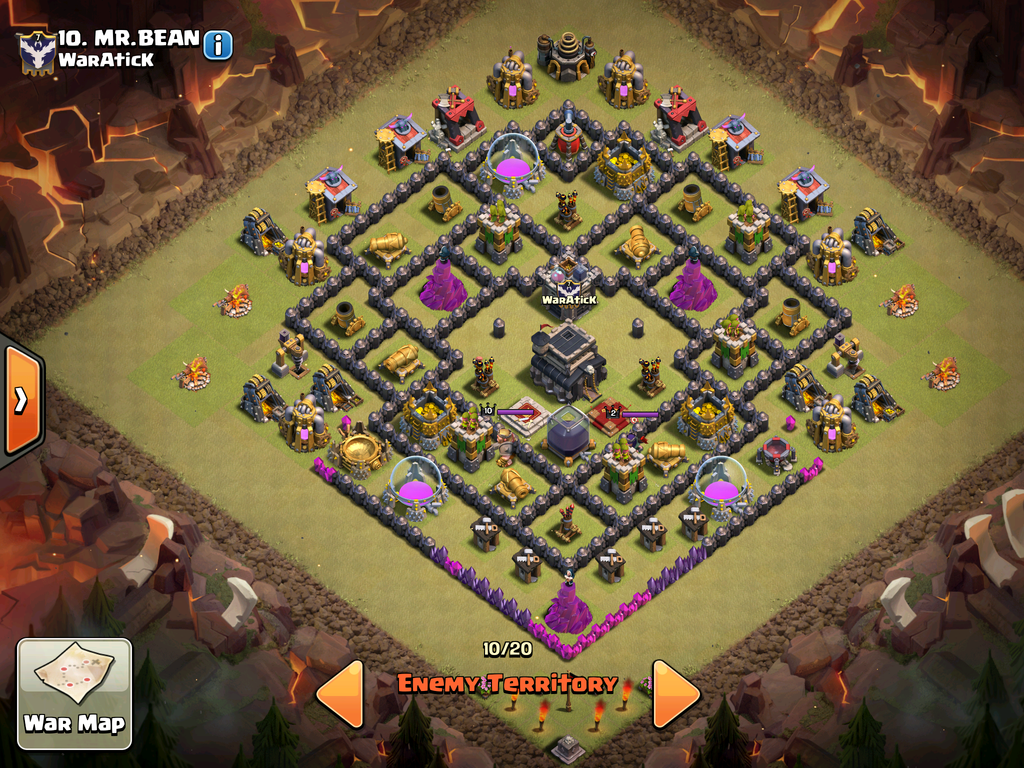1024x768 pixels.
Task: Expand the orange side panel
Action: pyautogui.click(x=20, y=400)
